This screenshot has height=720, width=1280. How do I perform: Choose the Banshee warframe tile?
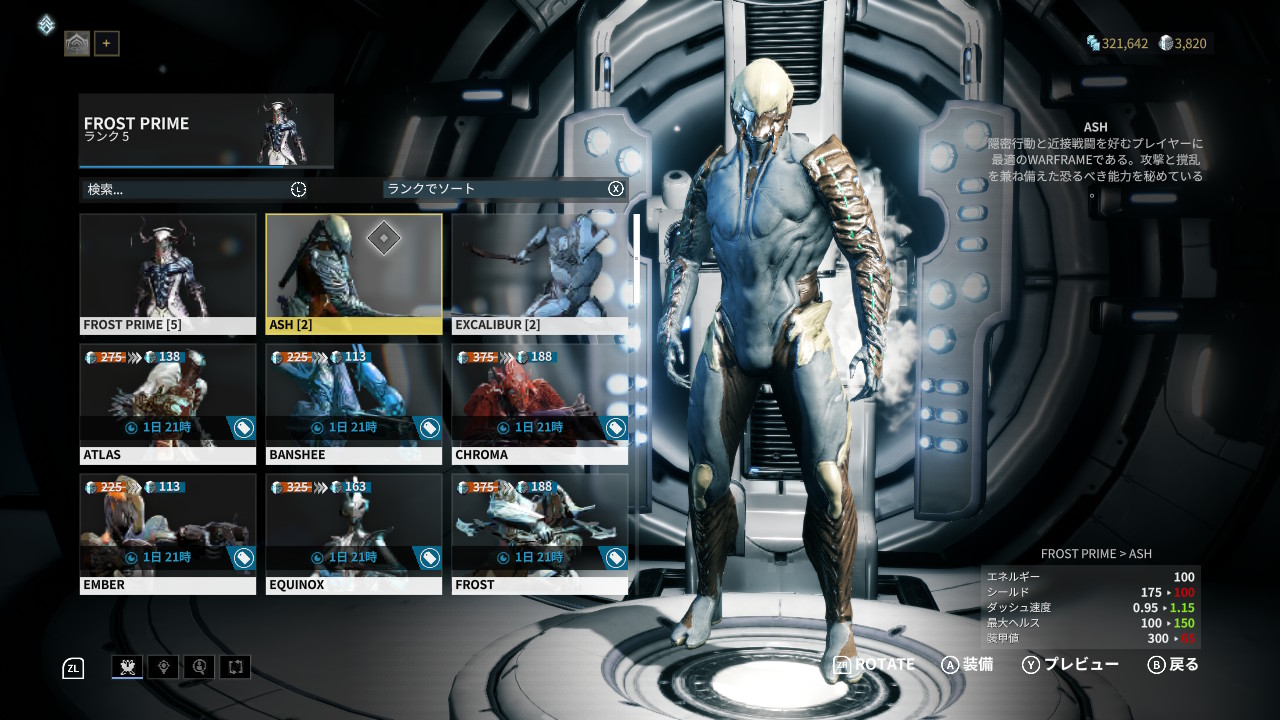(x=354, y=403)
